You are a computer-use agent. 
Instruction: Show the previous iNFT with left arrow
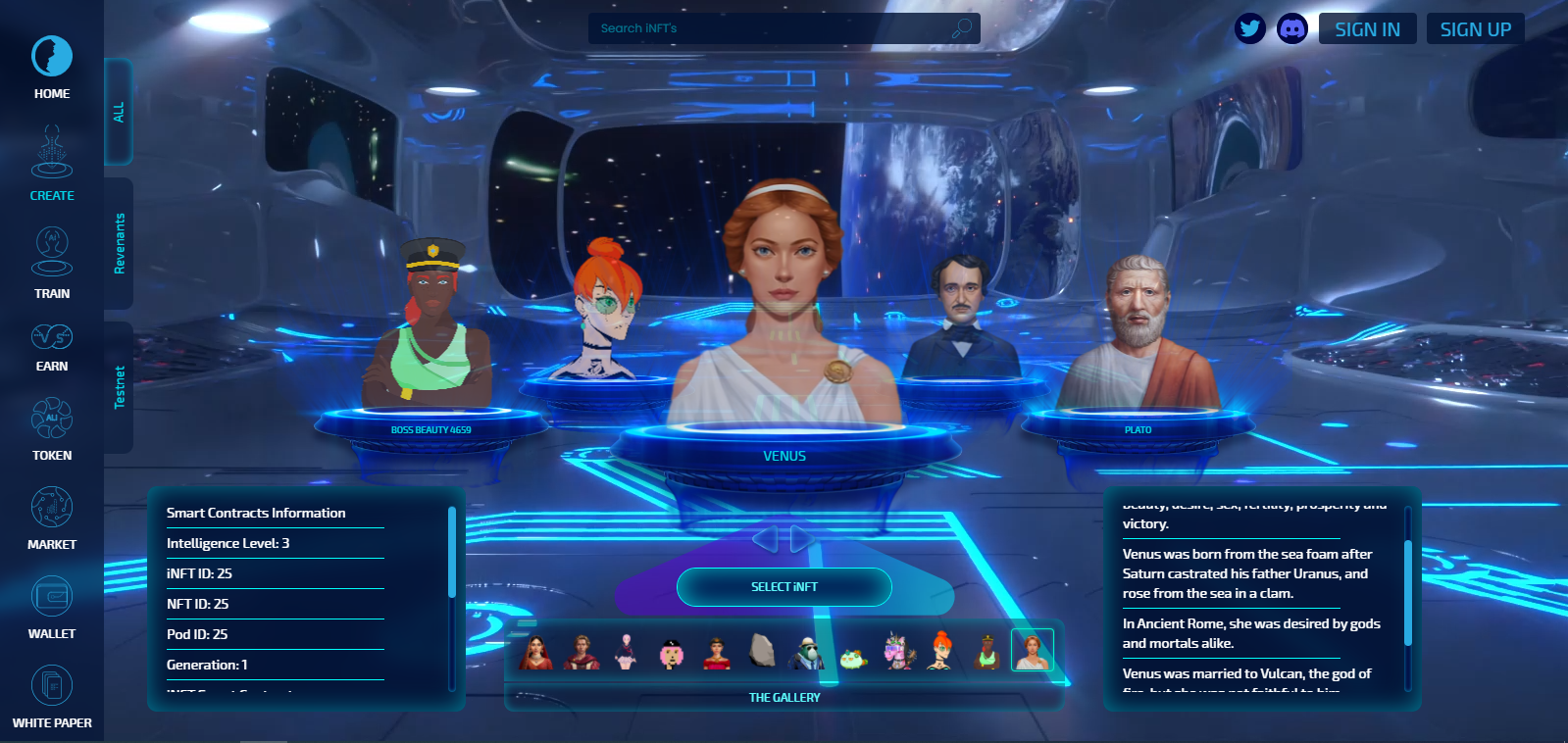pos(765,538)
